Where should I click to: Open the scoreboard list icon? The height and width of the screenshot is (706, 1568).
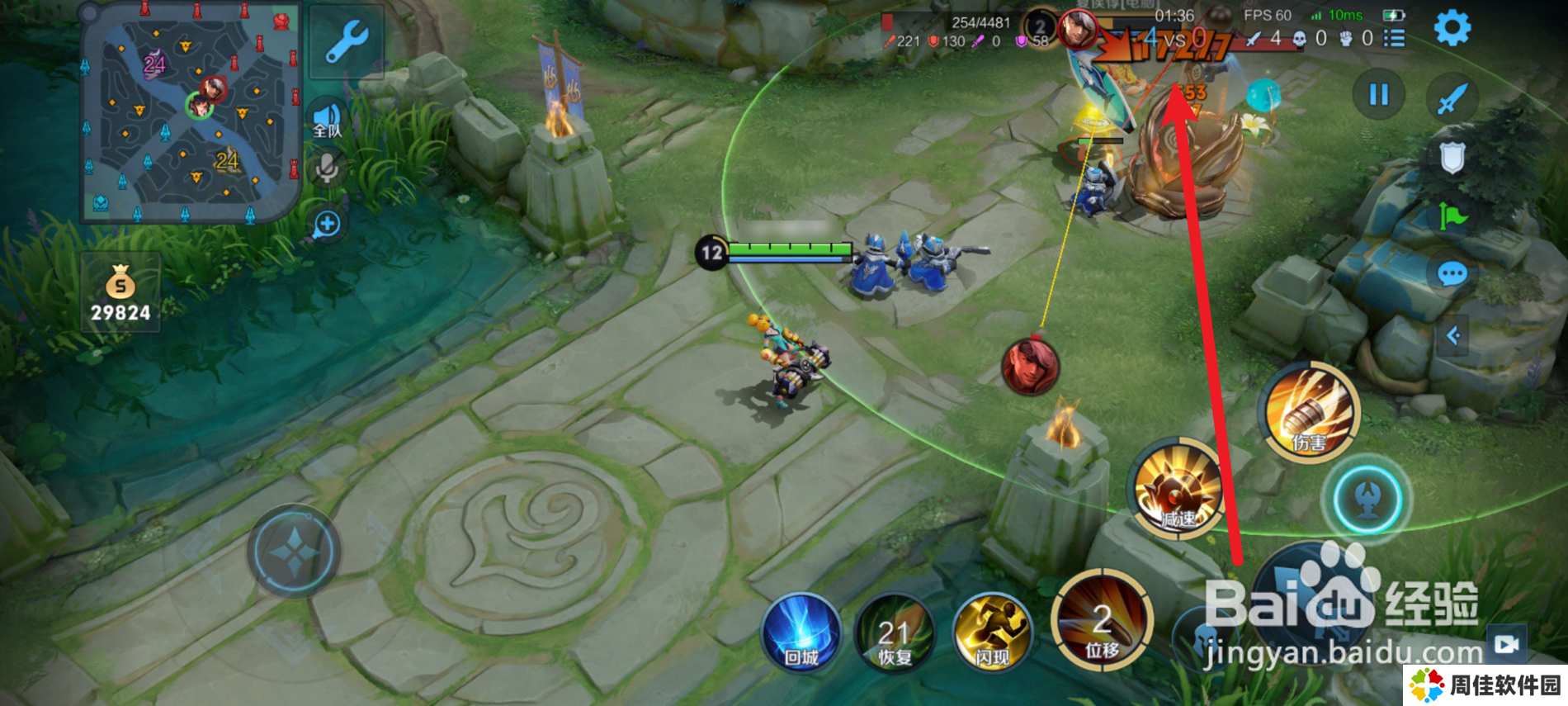(1394, 39)
